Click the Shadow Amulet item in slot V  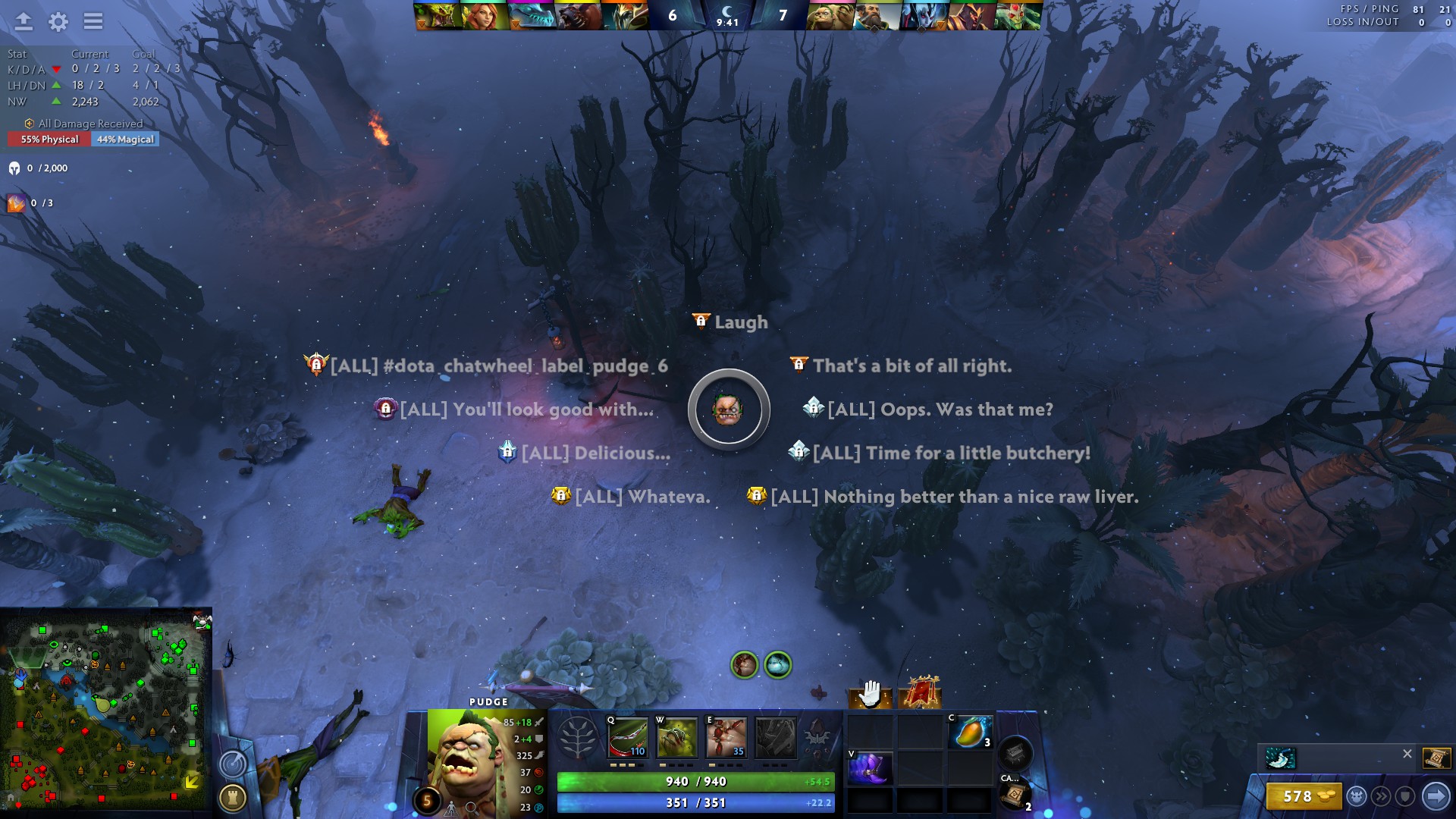868,770
